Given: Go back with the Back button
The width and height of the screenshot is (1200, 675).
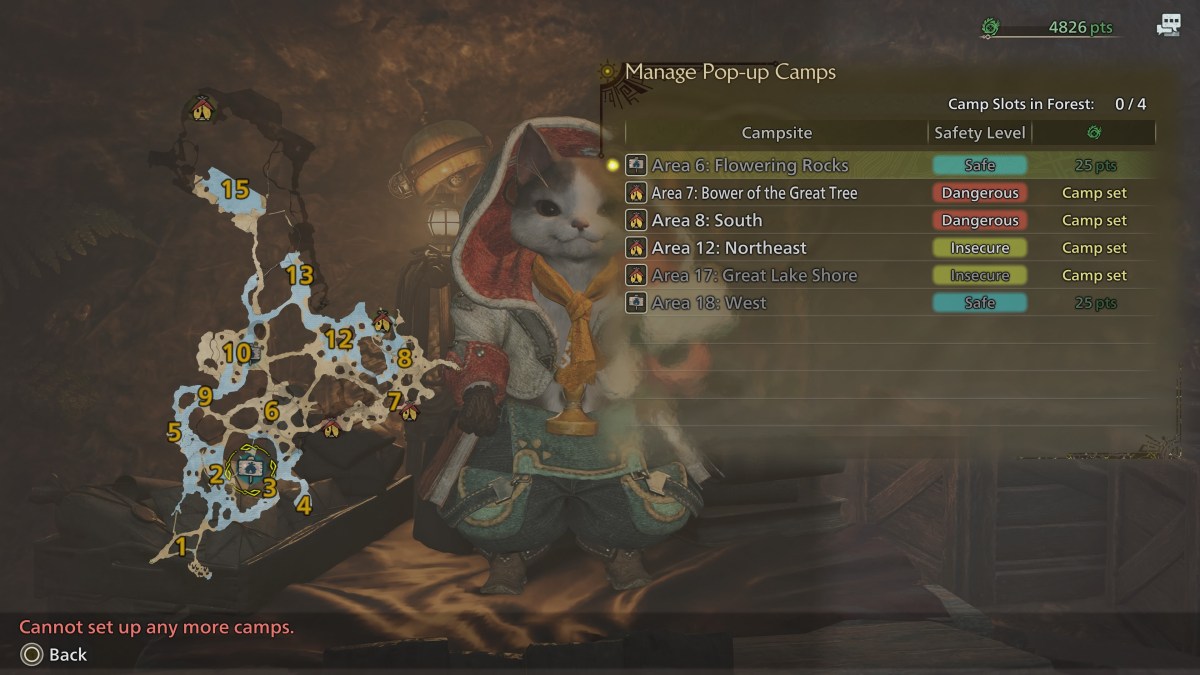Looking at the screenshot, I should [x=54, y=655].
